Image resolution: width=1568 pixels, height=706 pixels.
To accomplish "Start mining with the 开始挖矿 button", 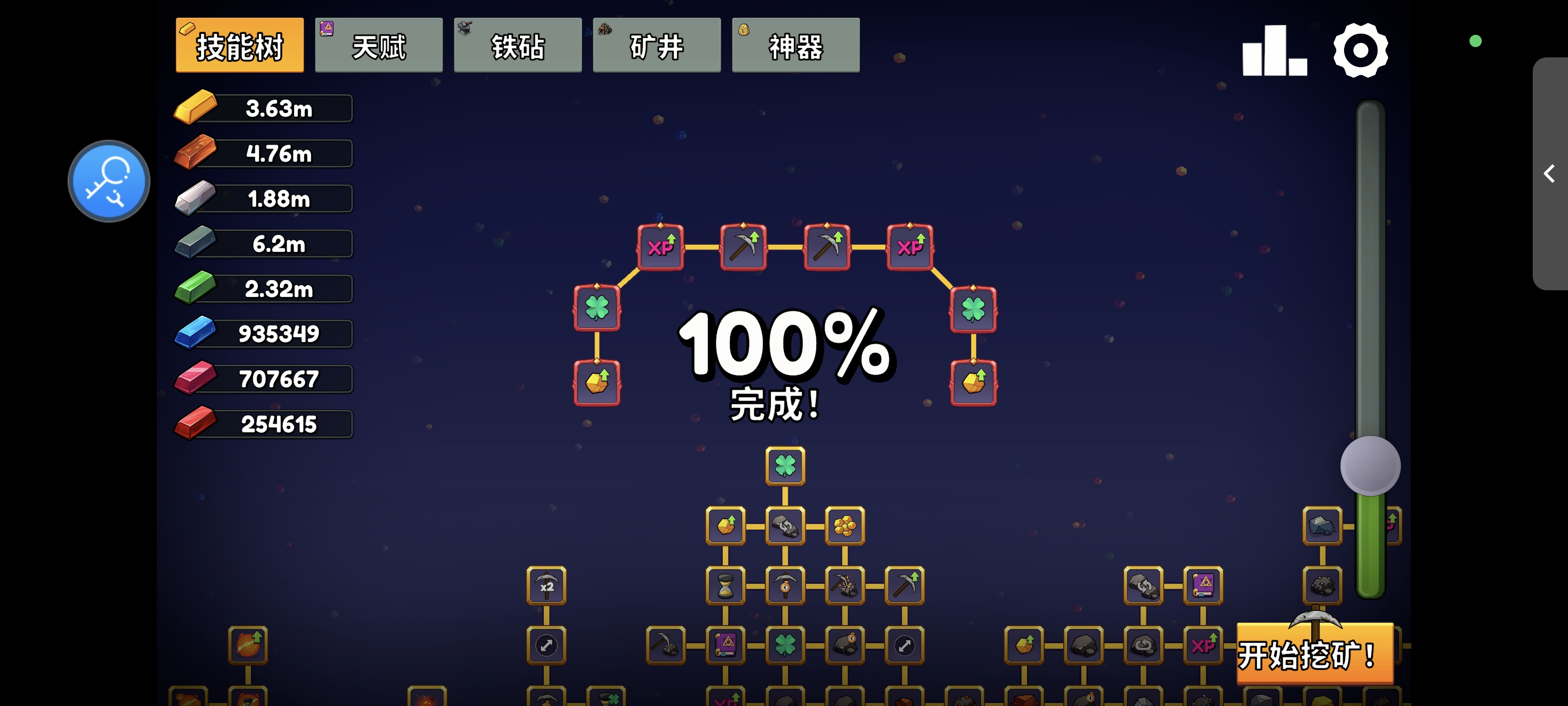I will (x=1314, y=654).
